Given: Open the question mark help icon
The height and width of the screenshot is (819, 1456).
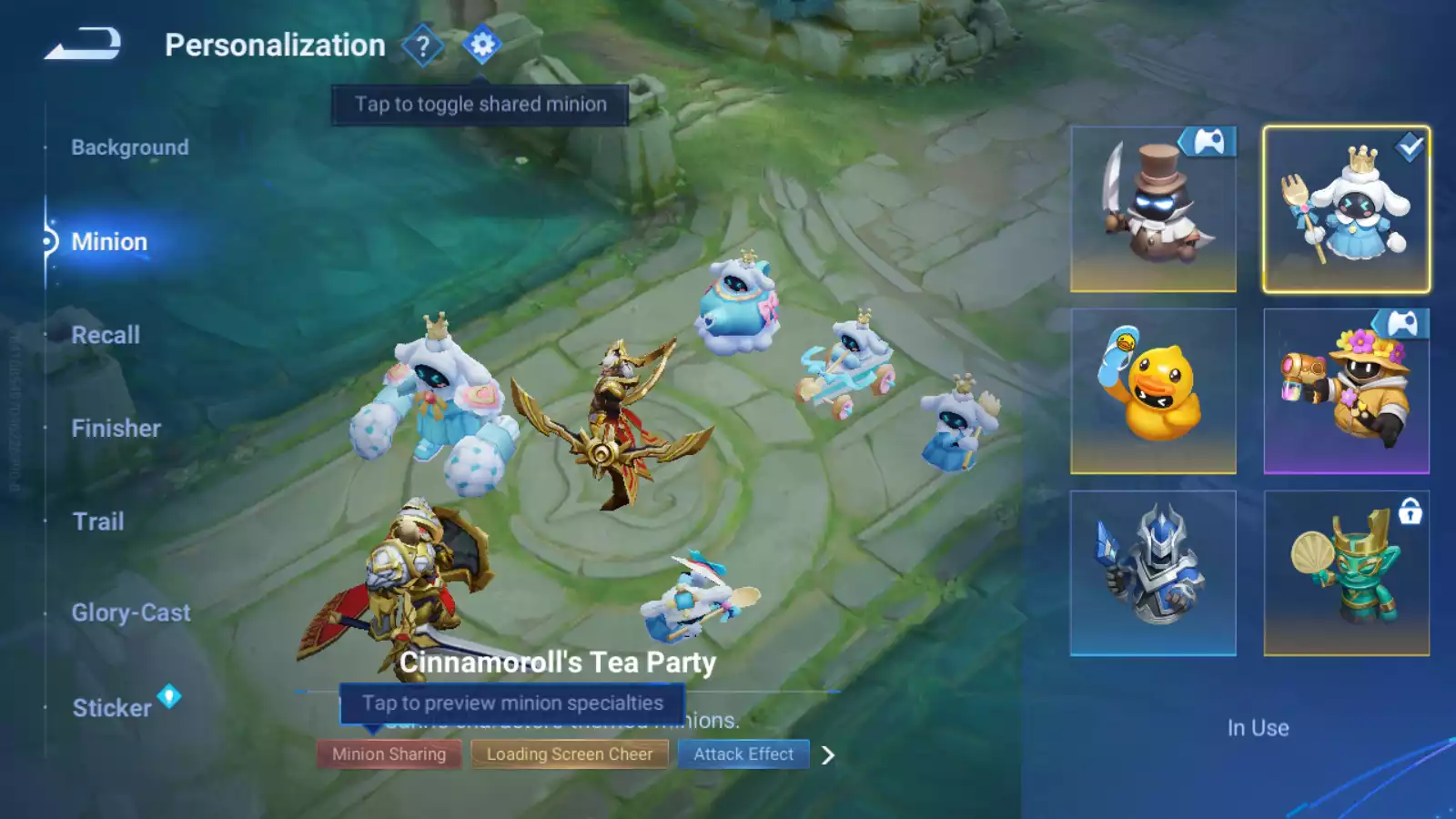Looking at the screenshot, I should [422, 45].
